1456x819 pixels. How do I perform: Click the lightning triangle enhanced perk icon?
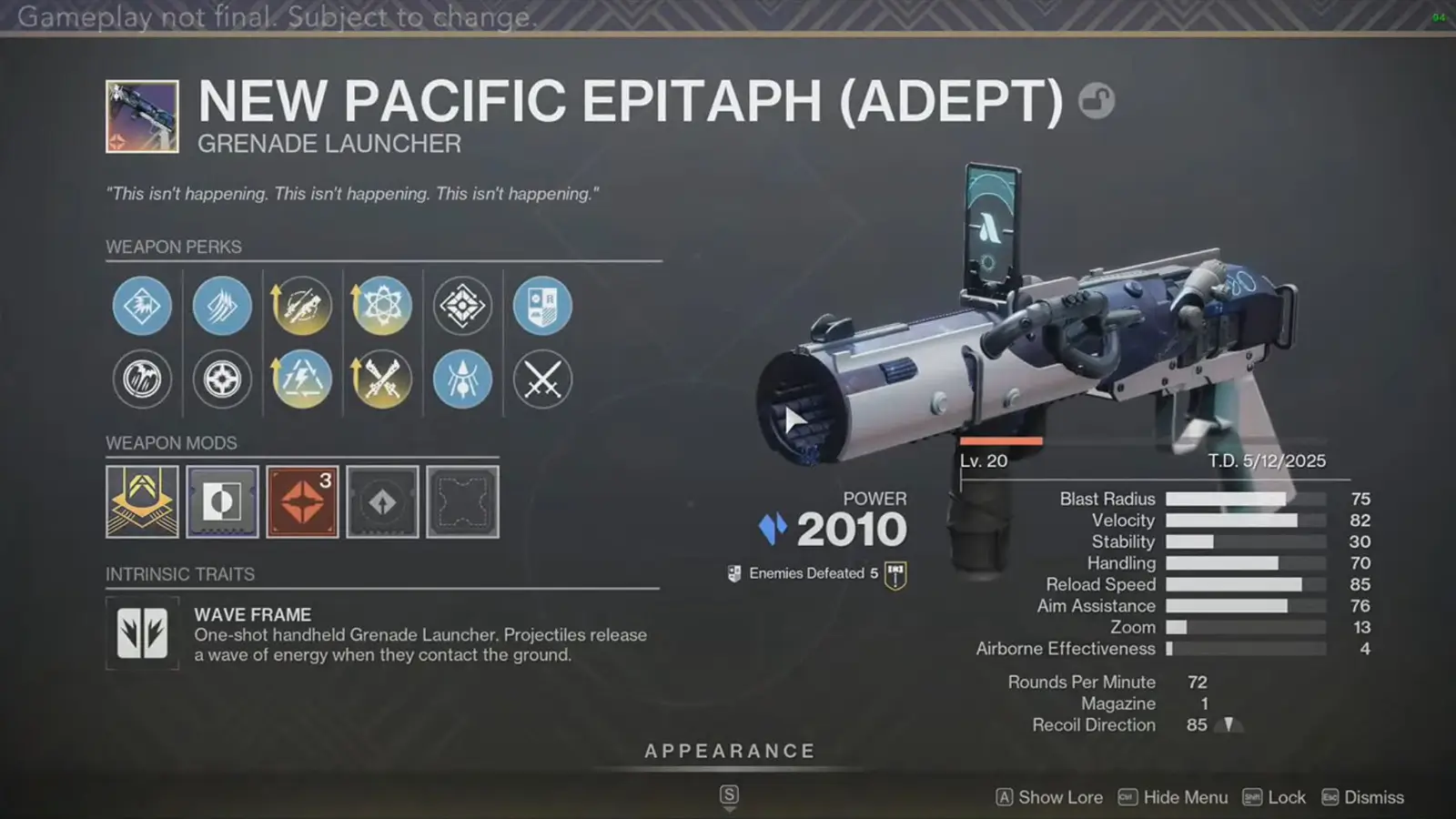click(301, 379)
